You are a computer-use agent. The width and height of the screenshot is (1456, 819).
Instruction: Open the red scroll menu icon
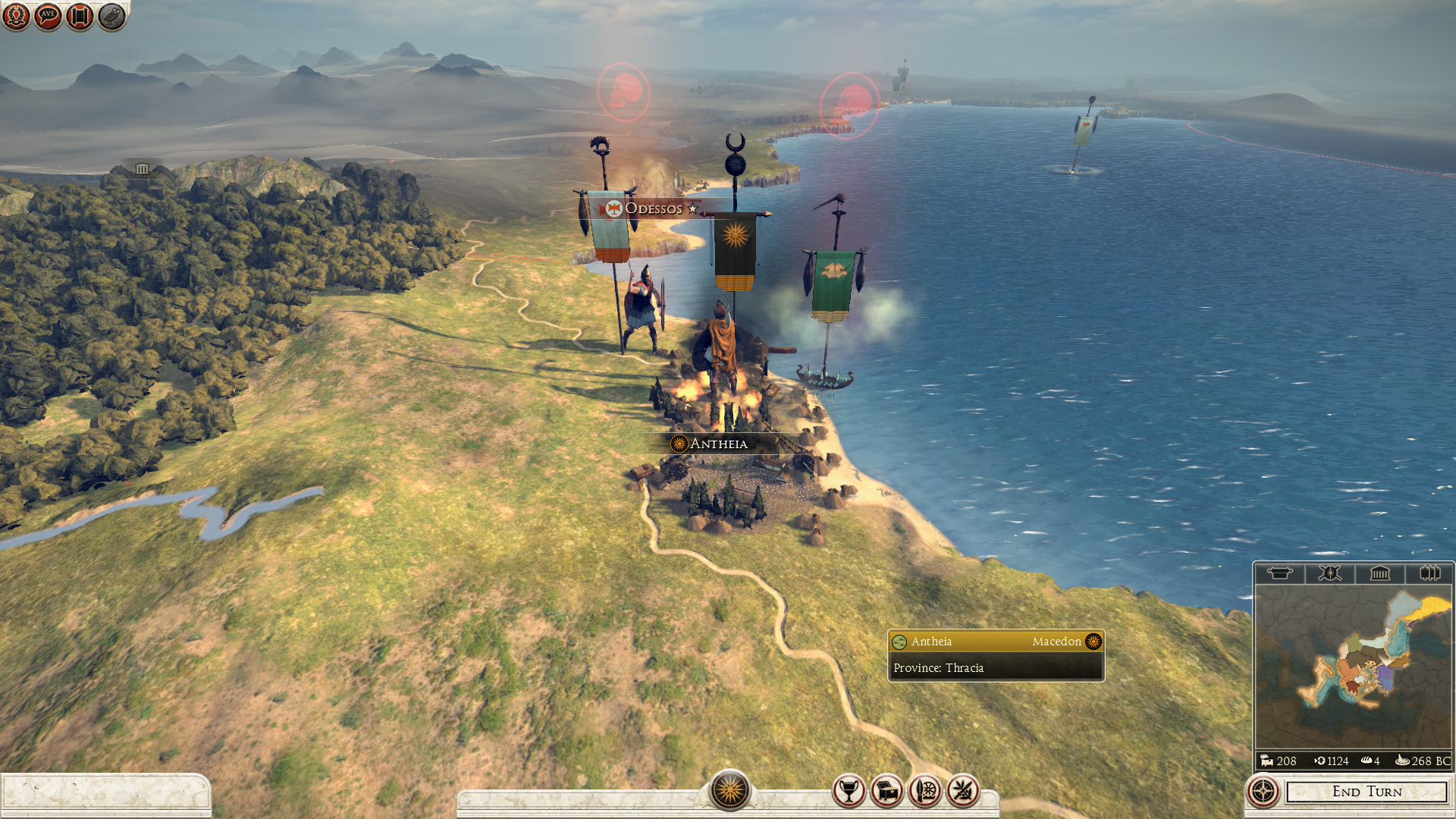pos(80,16)
